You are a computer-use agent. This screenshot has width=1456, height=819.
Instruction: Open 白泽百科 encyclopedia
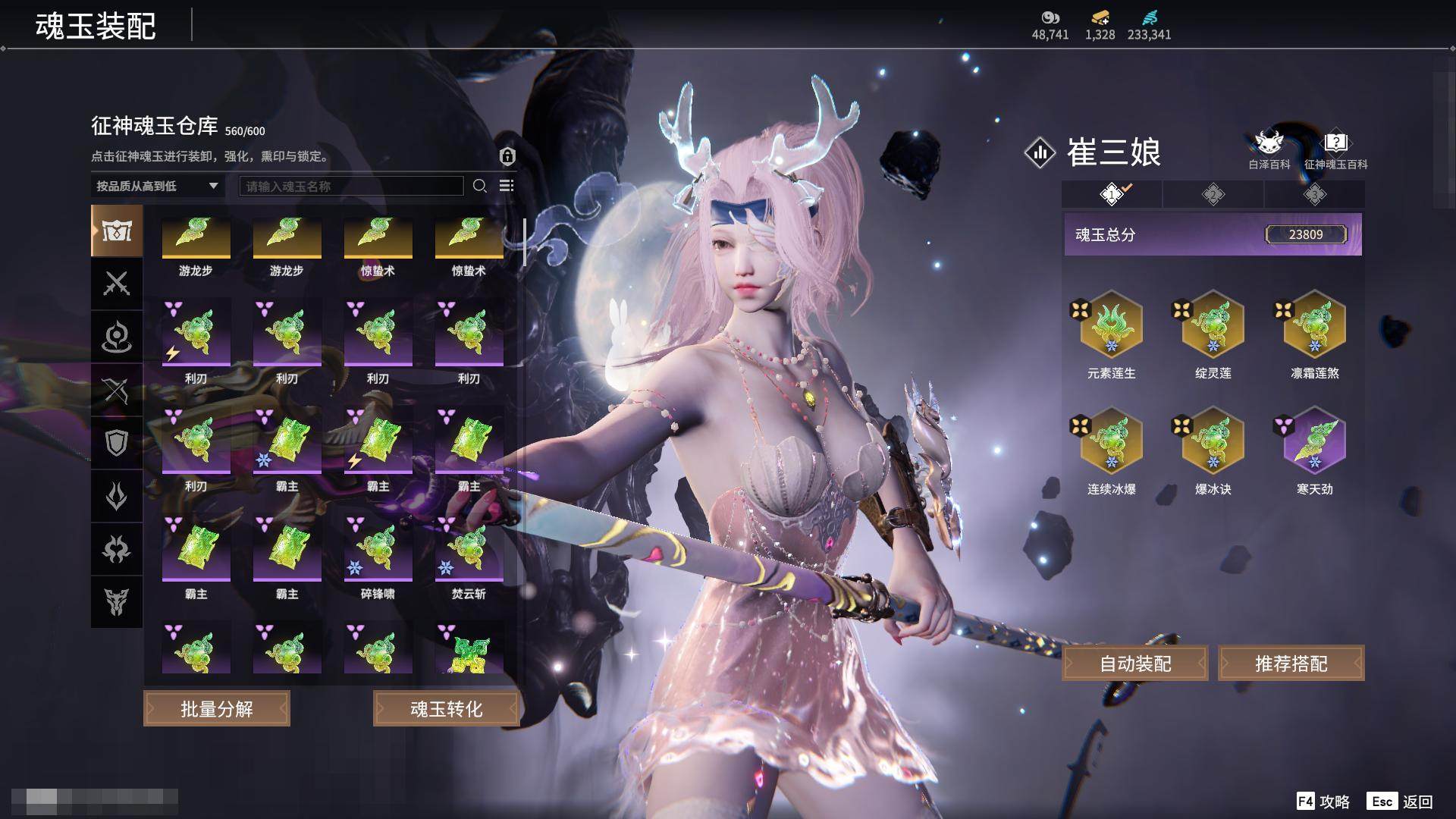point(1269,149)
